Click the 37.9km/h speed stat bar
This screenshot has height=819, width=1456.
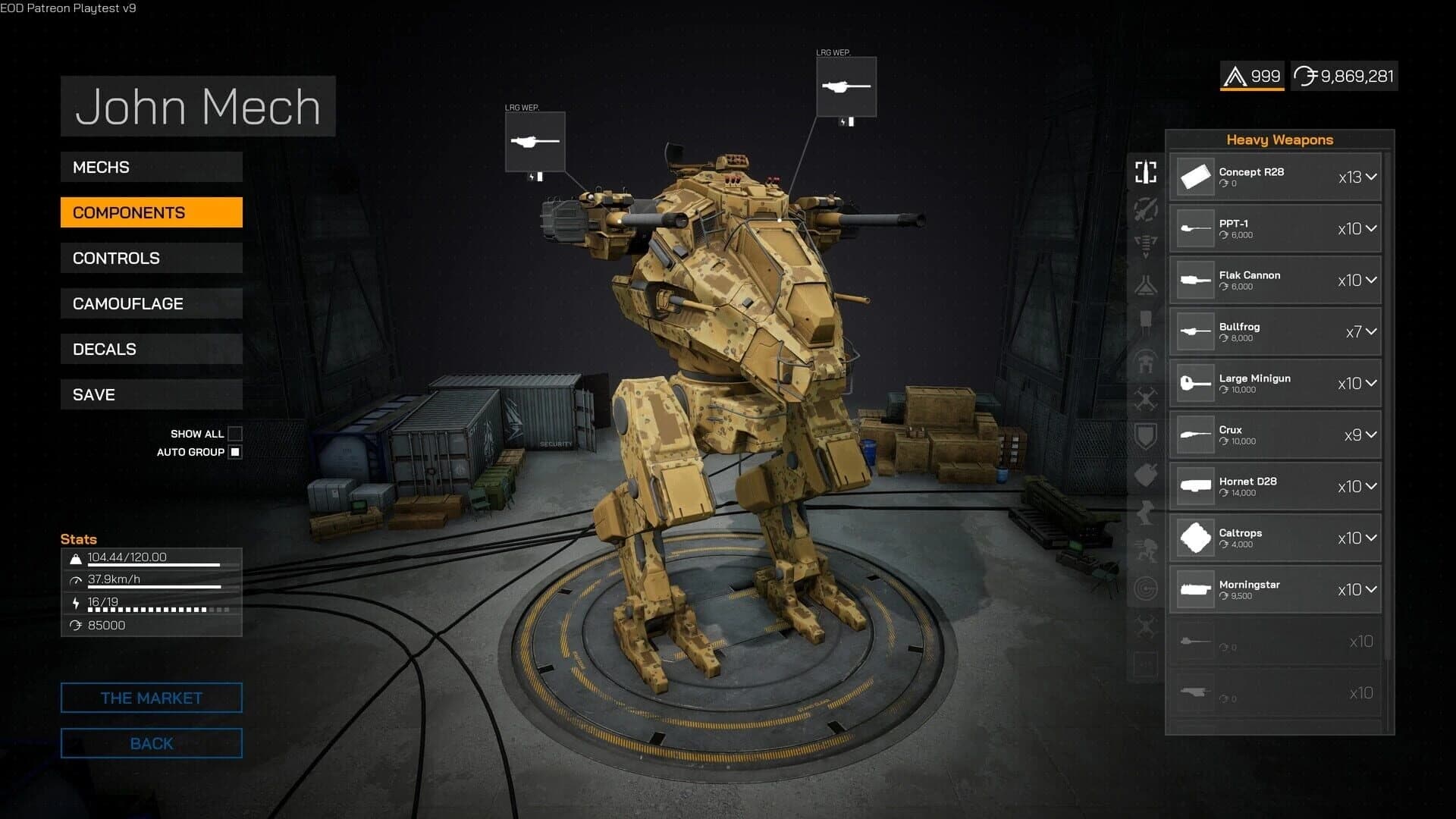[x=152, y=584]
